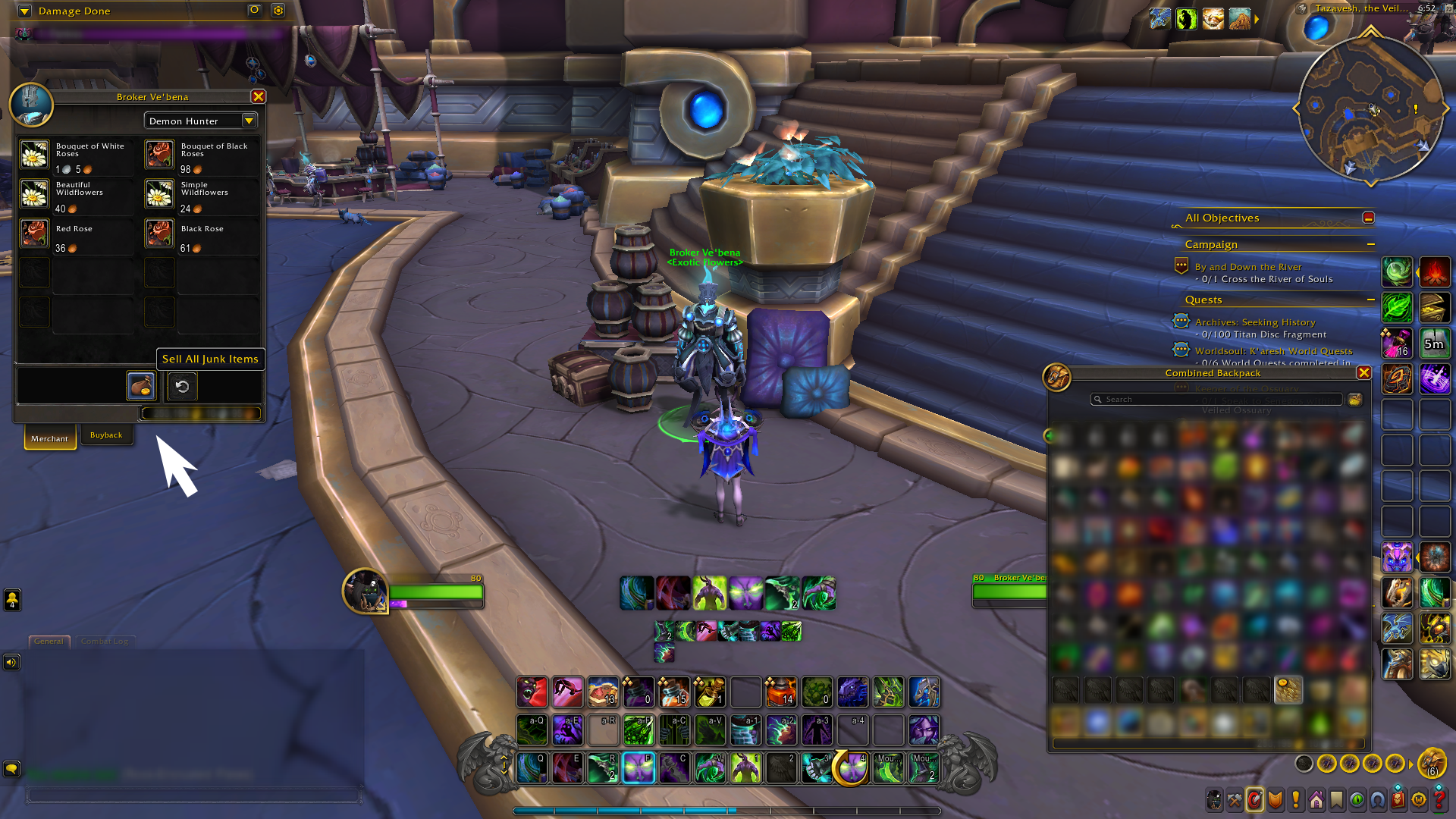Image resolution: width=1456 pixels, height=819 pixels.
Task: Collapse the Quests section in objectives tracker
Action: point(1371,300)
